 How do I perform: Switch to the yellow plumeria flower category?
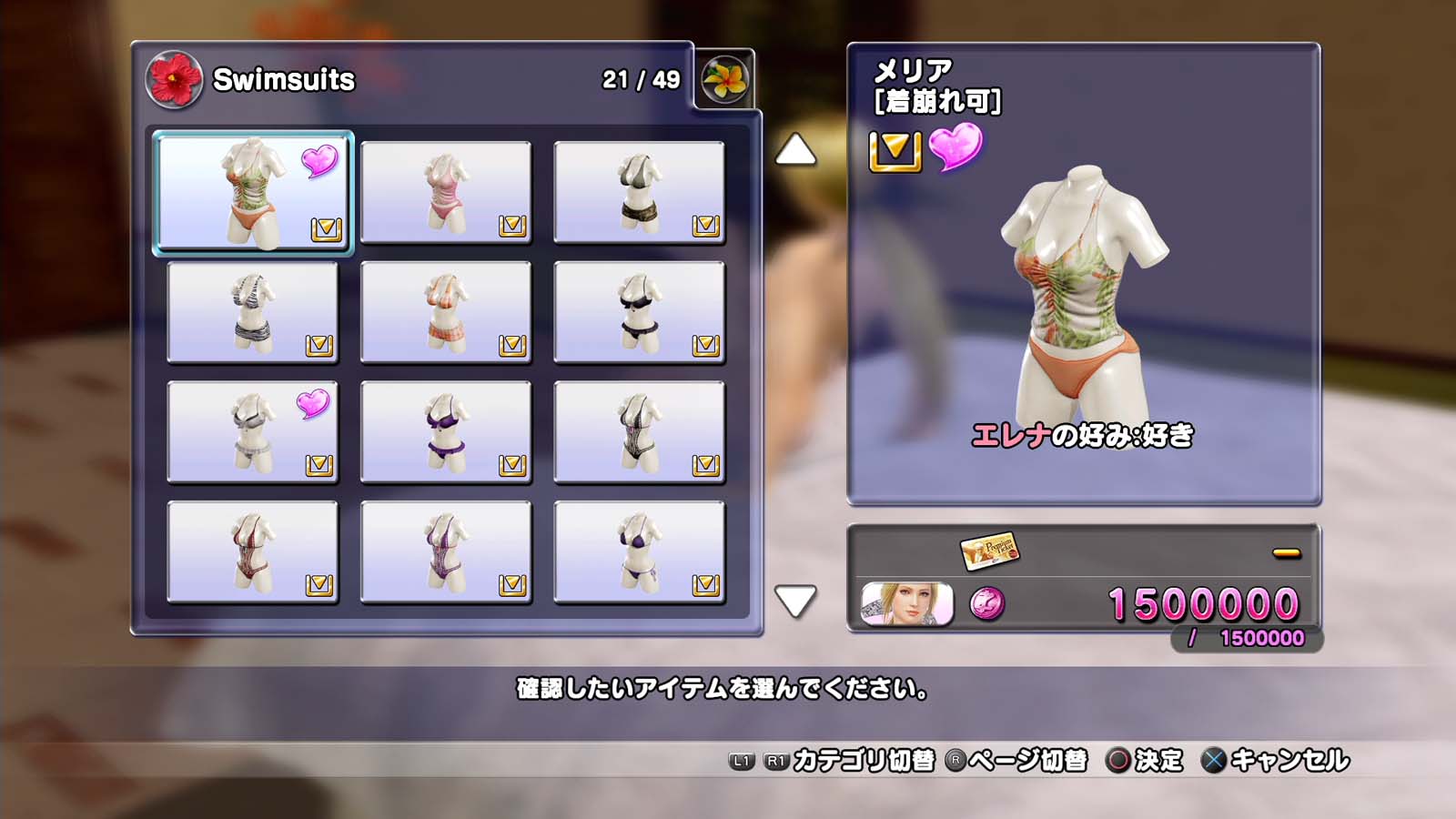coord(724,79)
